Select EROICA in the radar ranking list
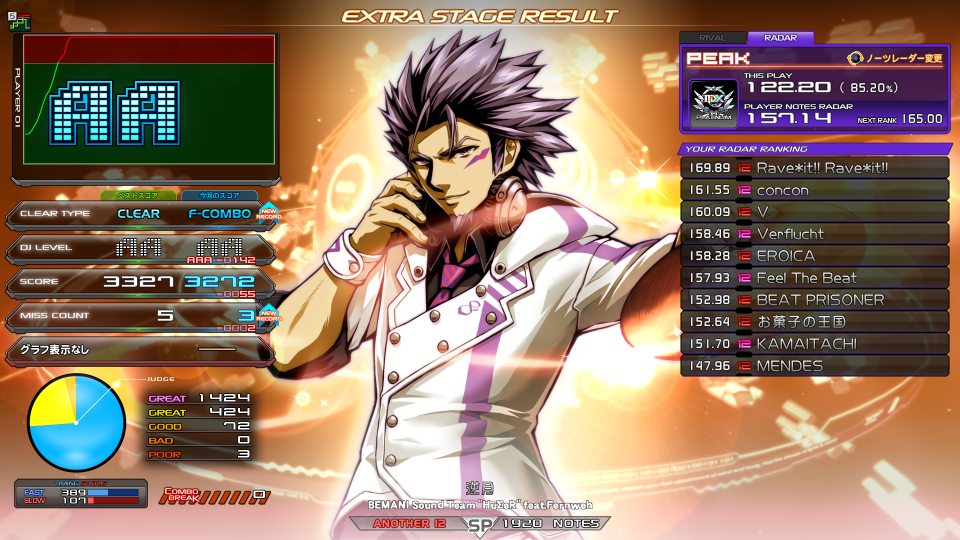The image size is (960, 540). tap(814, 256)
